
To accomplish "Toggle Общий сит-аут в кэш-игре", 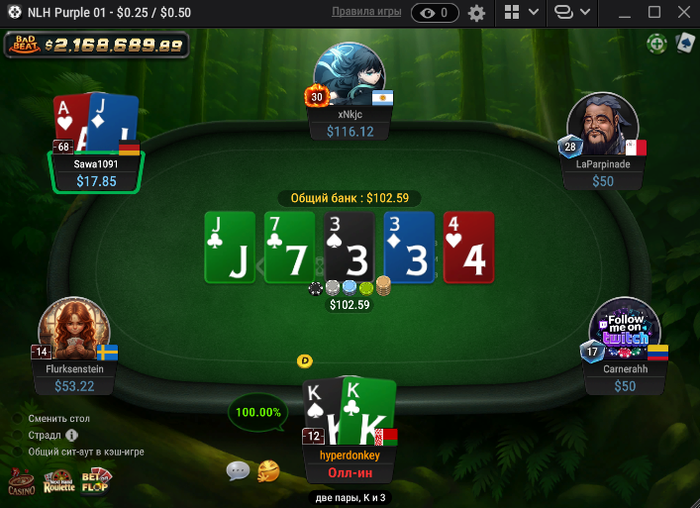I will click(17, 452).
